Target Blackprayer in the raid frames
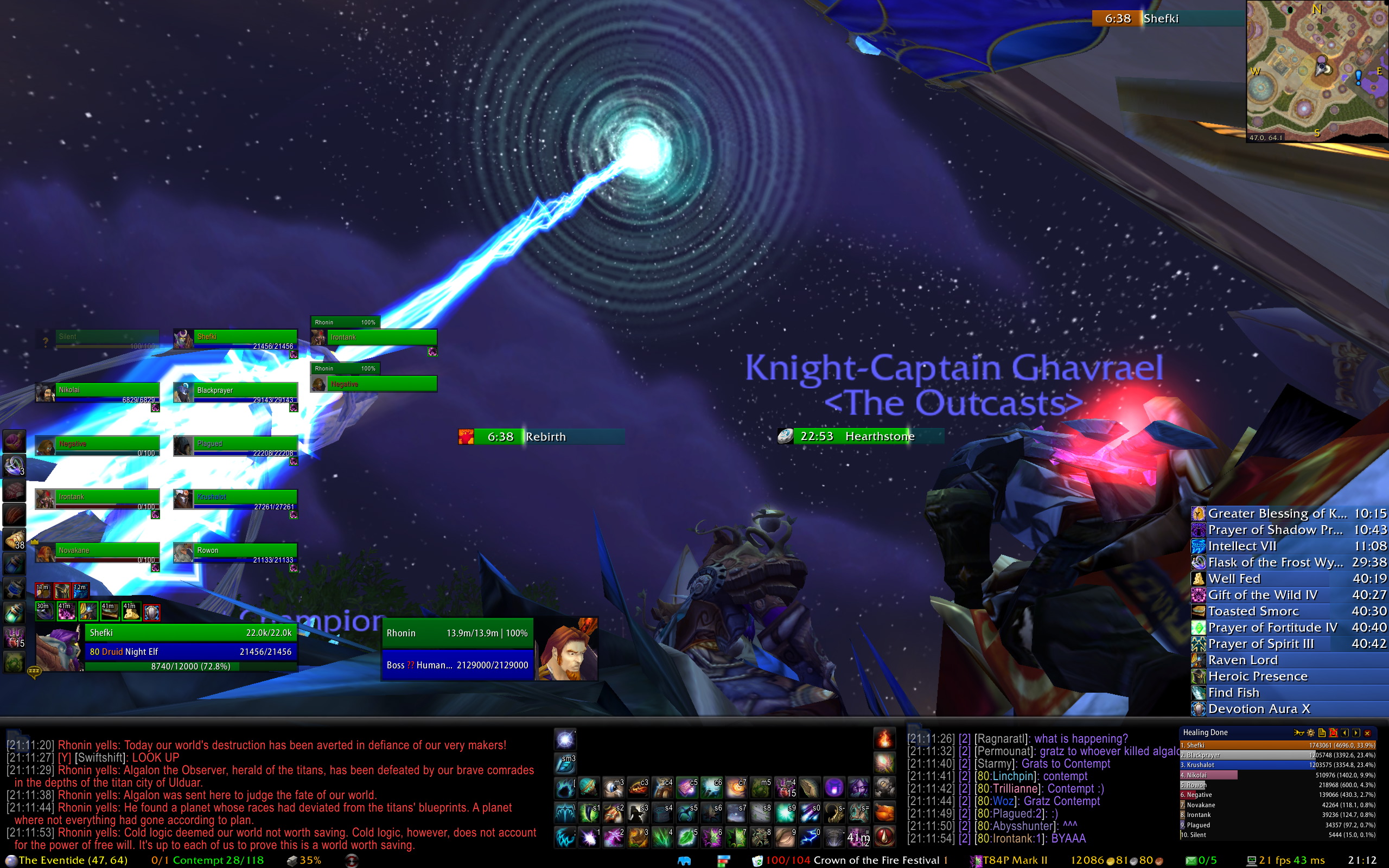Viewport: 1389px width, 868px height. coord(235,393)
